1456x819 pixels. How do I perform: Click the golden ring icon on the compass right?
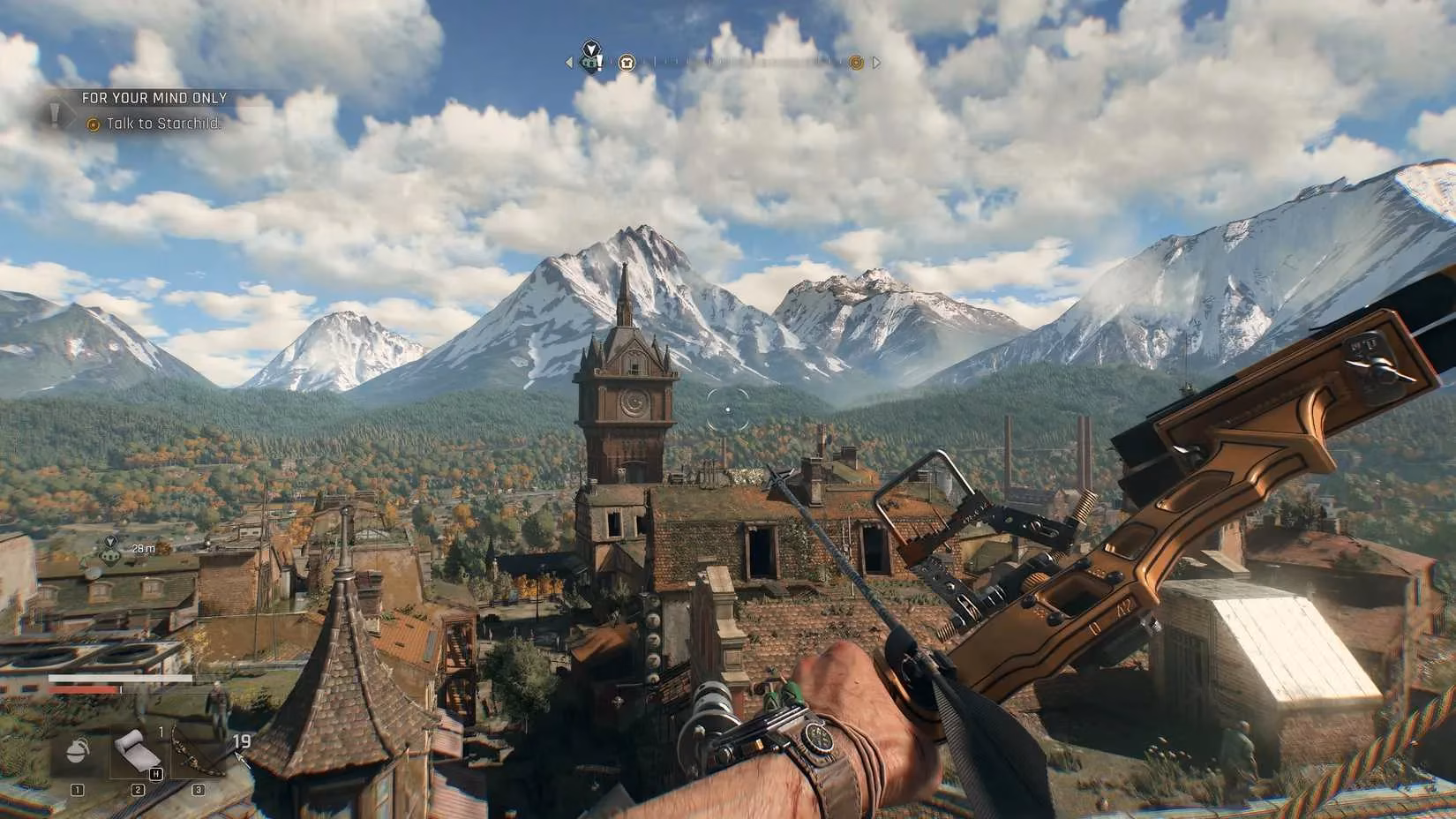tap(856, 63)
